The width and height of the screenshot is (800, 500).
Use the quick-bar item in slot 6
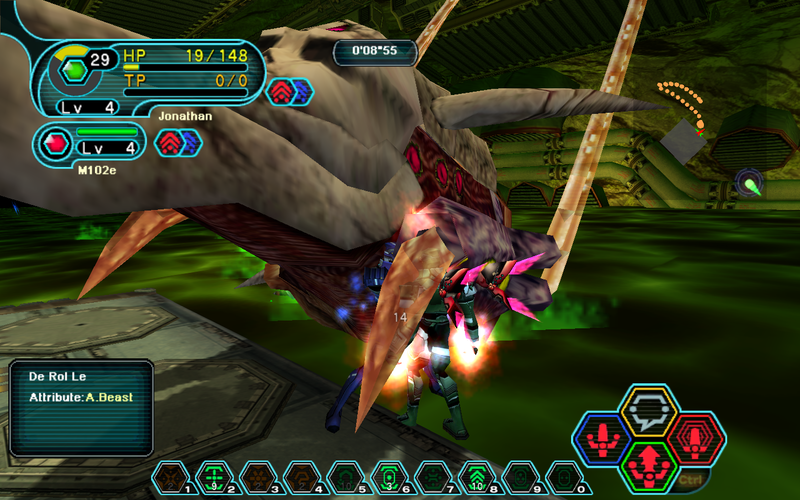point(387,477)
